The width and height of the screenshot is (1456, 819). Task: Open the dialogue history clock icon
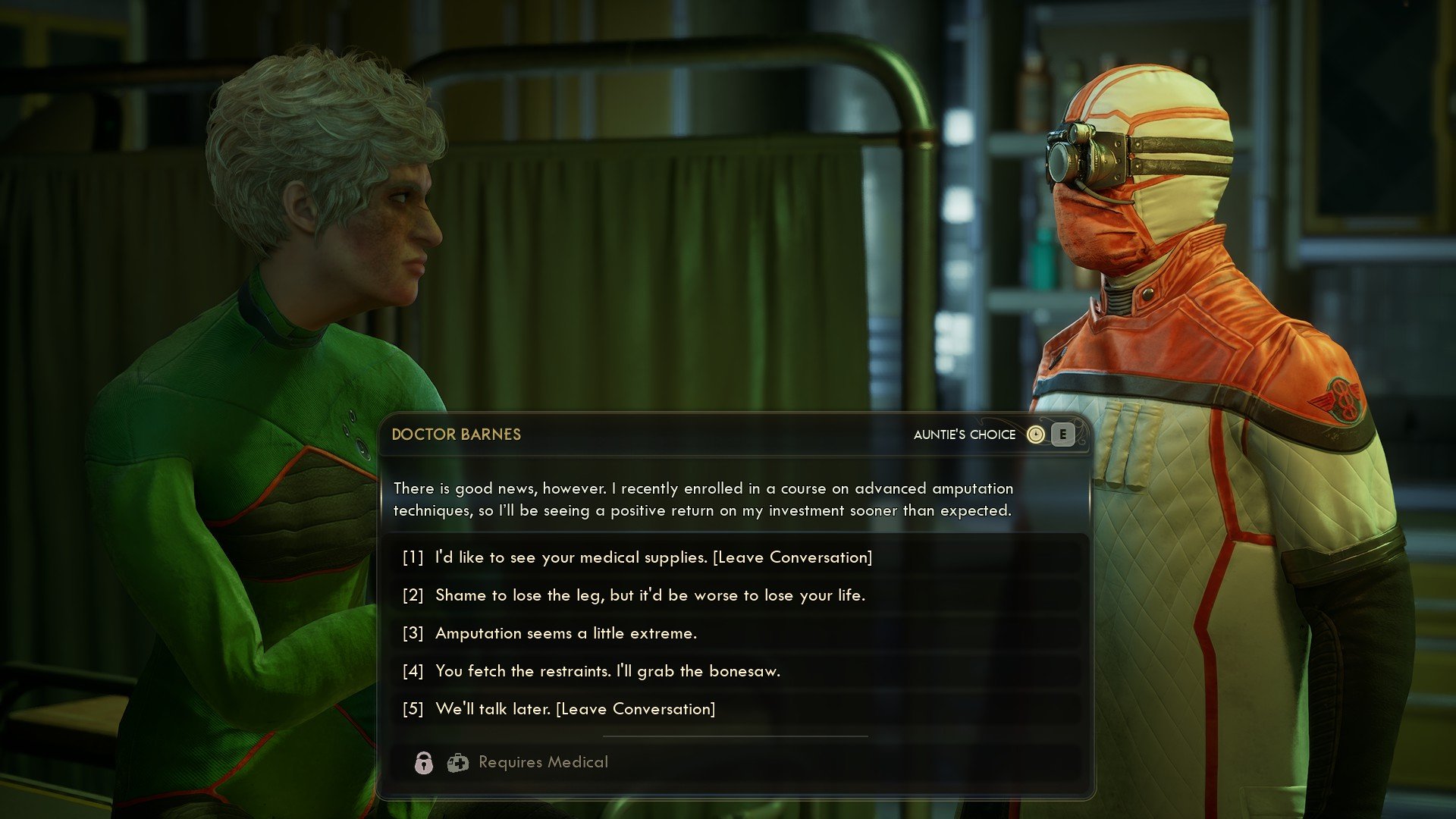(x=1035, y=435)
